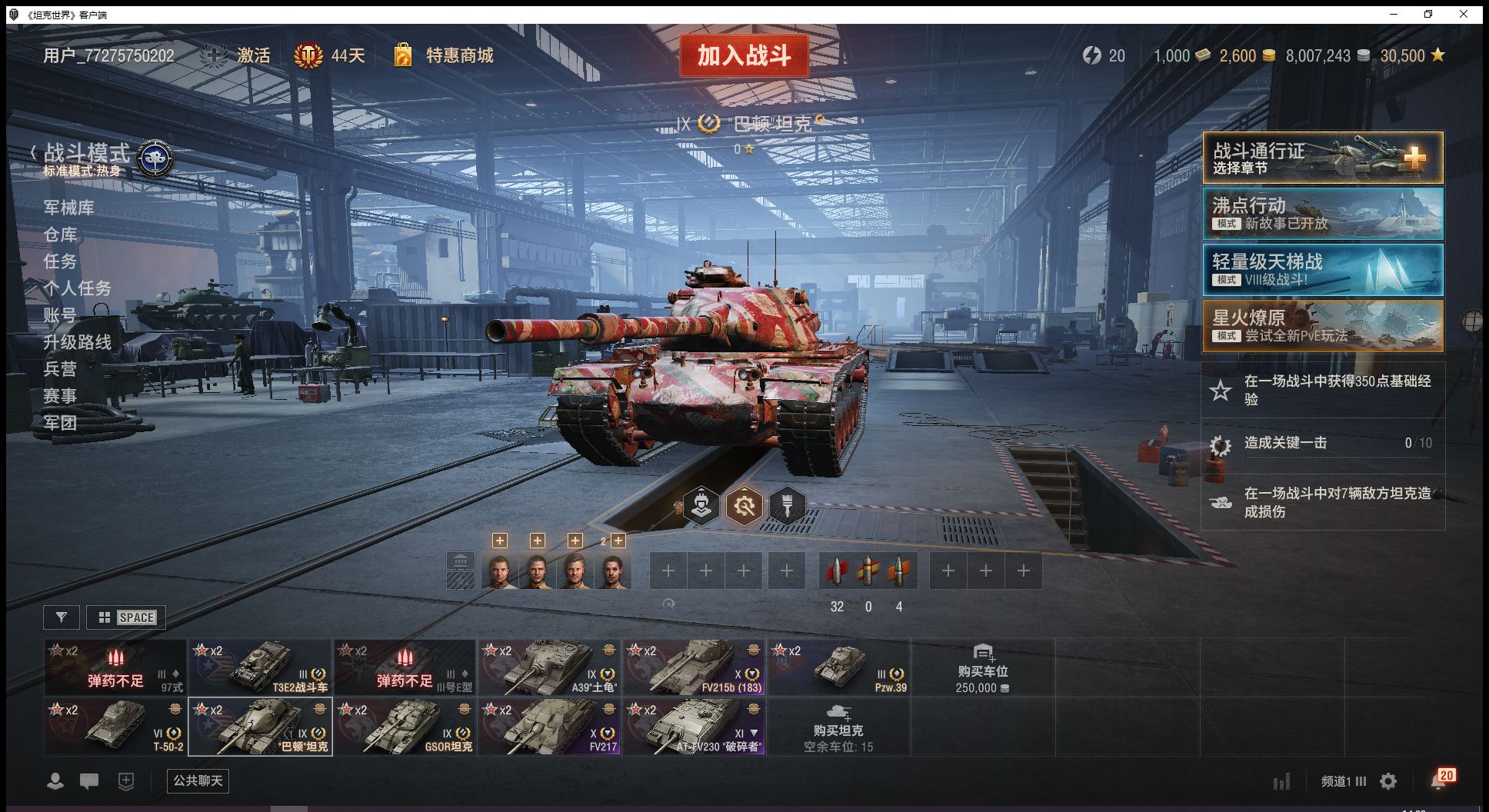
Task: Open the tank carousel filter
Action: click(62, 617)
